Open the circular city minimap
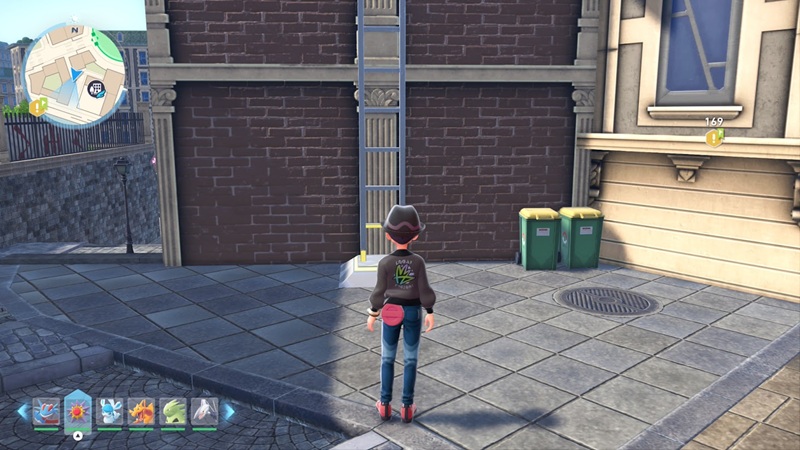 73,70
